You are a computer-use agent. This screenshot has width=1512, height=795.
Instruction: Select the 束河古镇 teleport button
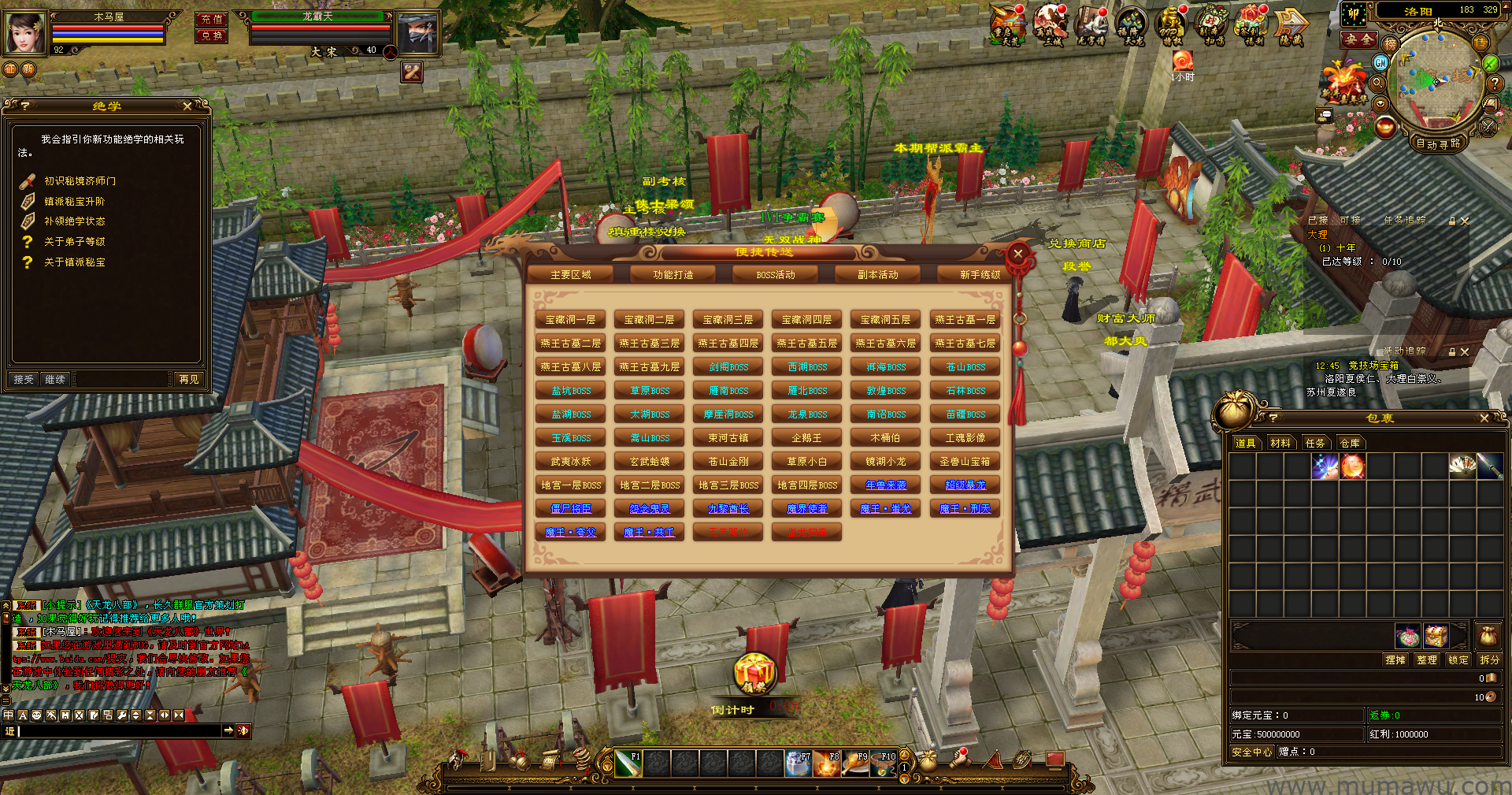[728, 438]
